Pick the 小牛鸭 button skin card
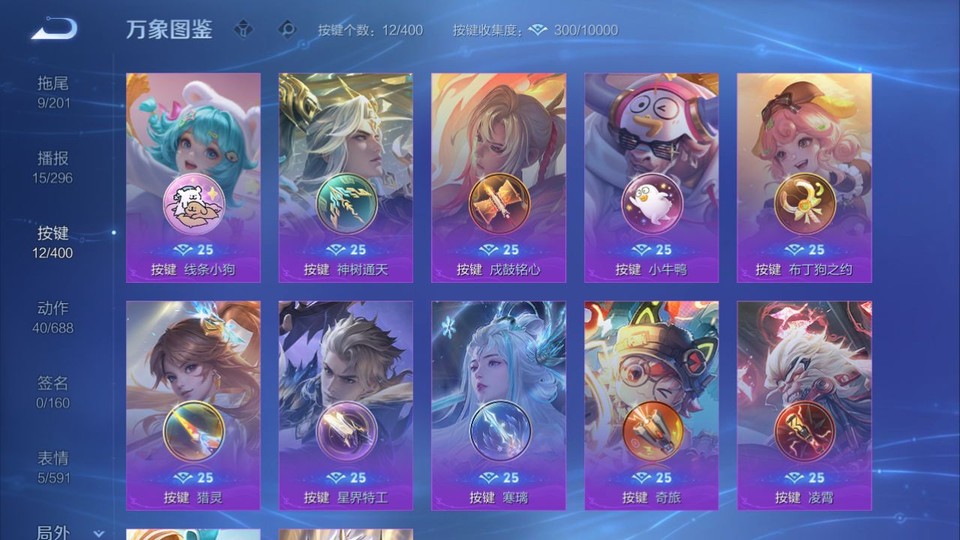Viewport: 960px width, 540px height. point(652,177)
